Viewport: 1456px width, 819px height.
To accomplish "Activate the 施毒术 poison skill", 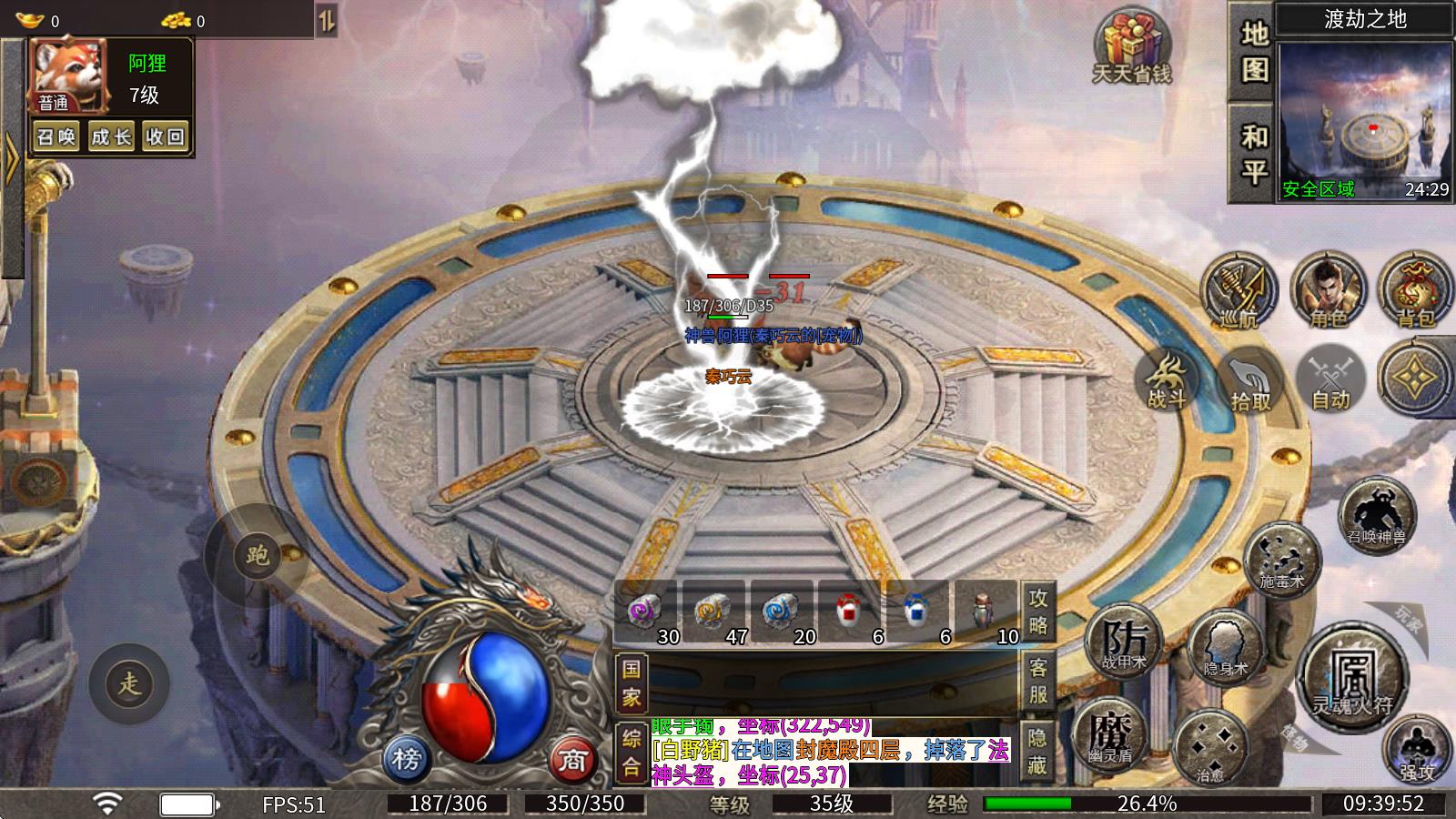I will click(x=1281, y=557).
